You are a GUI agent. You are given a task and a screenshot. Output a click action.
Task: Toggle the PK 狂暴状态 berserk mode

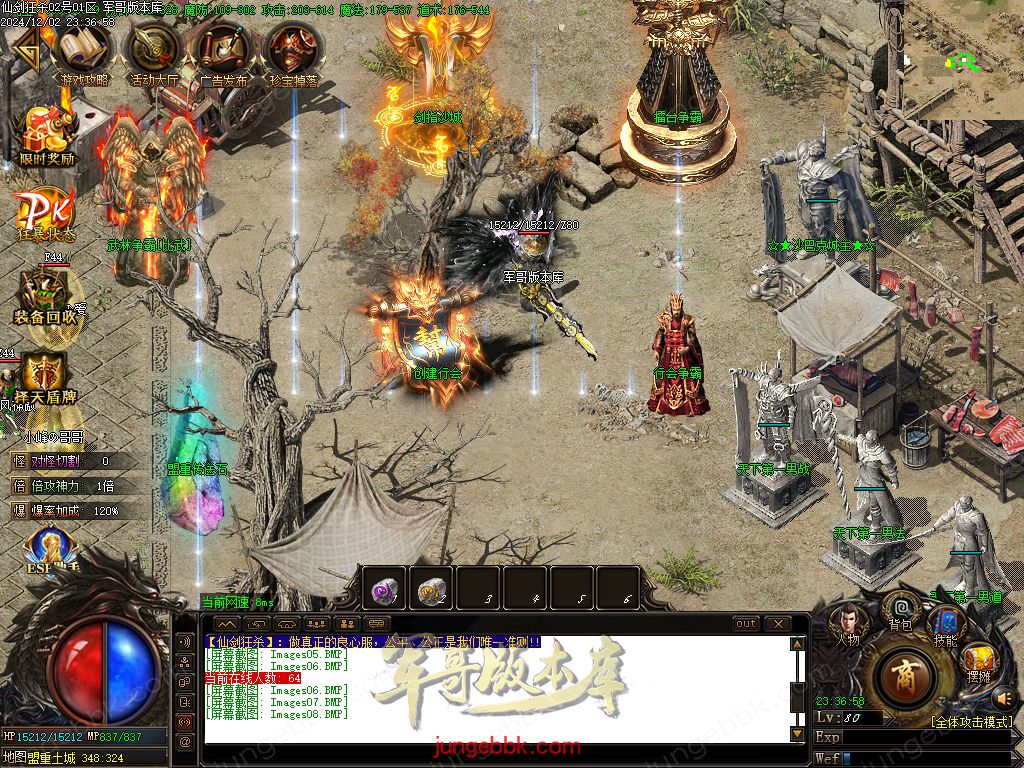point(45,212)
